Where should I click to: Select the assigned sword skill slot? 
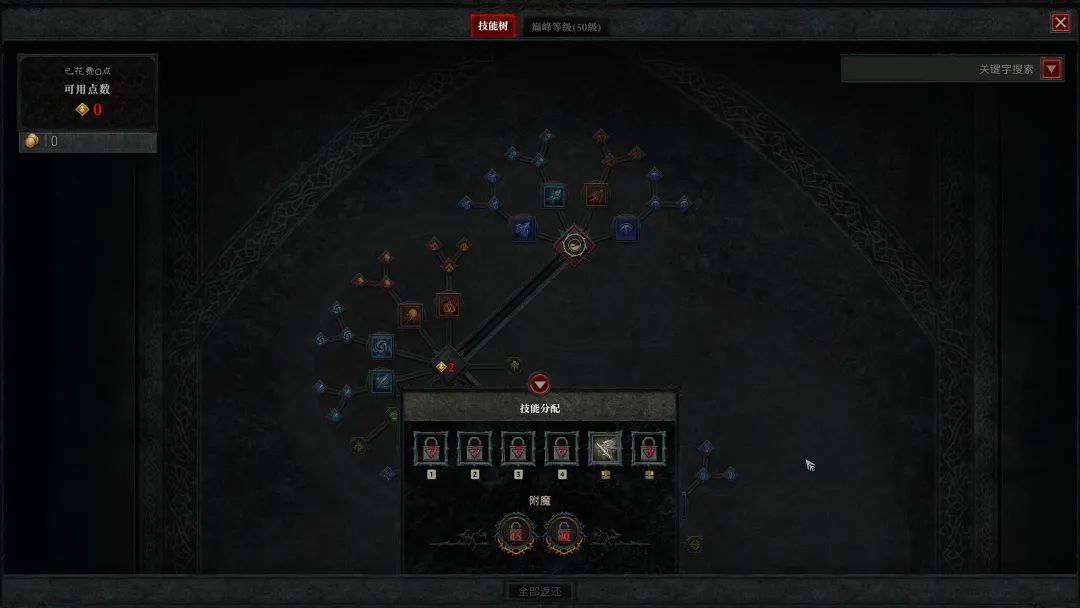coord(604,449)
